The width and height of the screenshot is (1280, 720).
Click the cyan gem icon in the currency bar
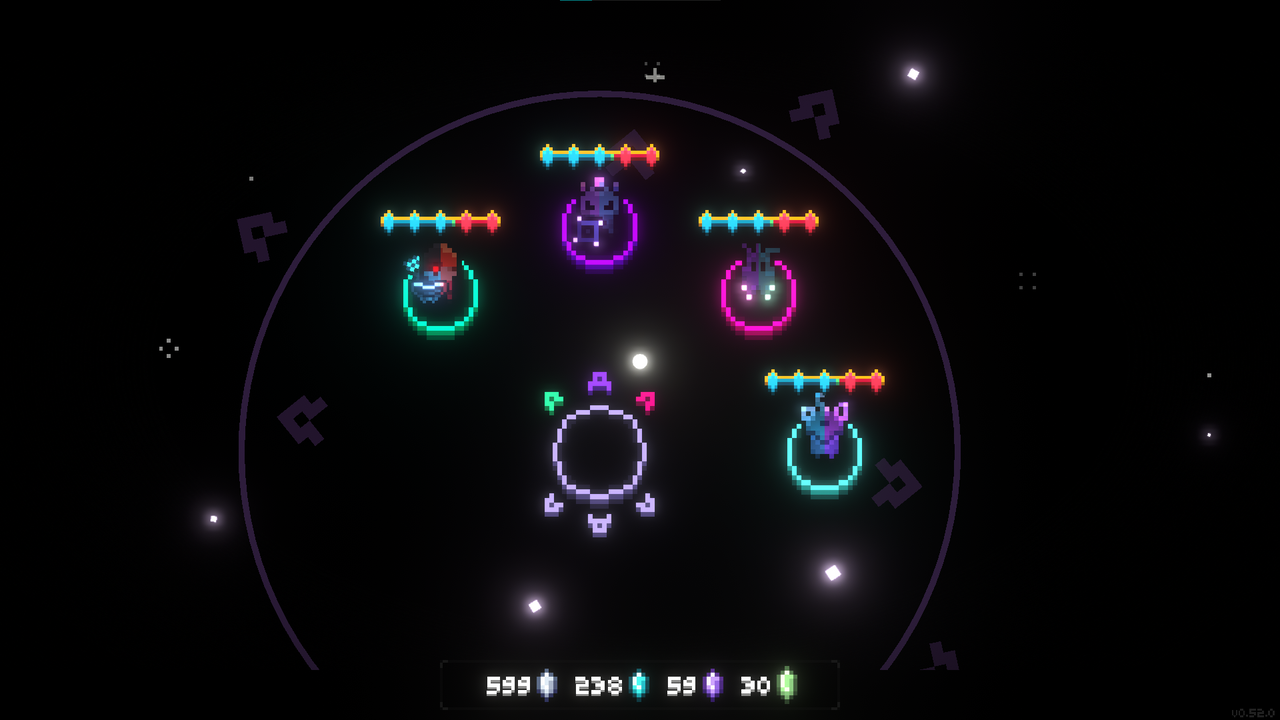(637, 684)
